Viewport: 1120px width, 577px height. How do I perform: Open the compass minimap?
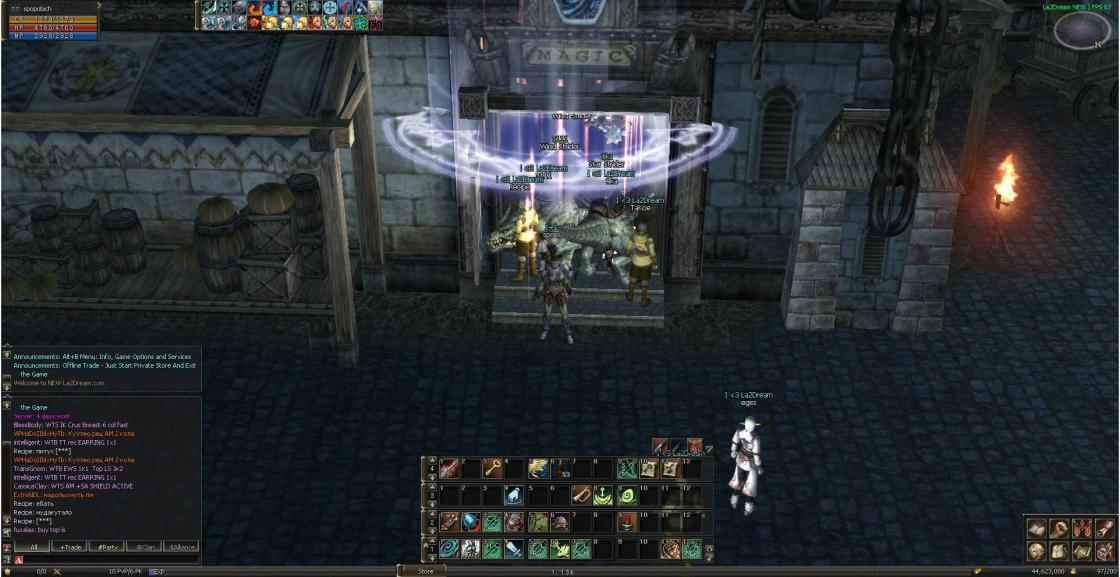1076,30
